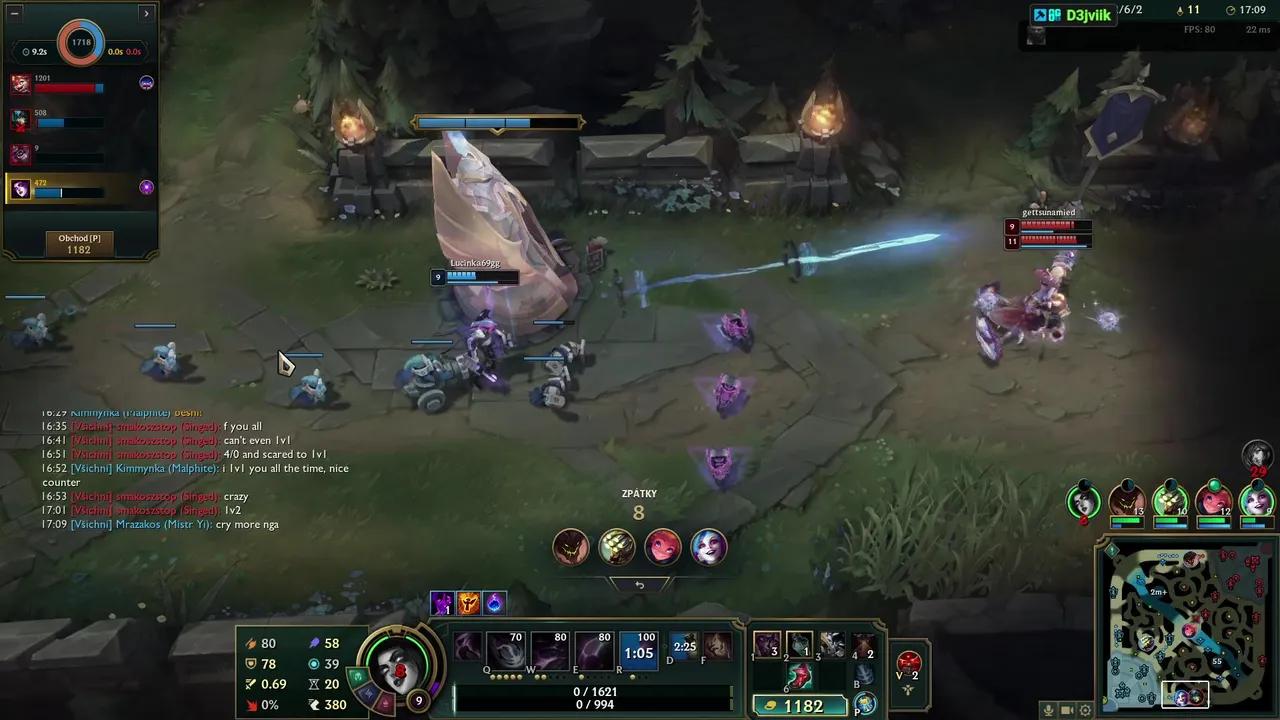Click the undo arrow above the ability bar
This screenshot has height=720, width=1280.
(640, 584)
